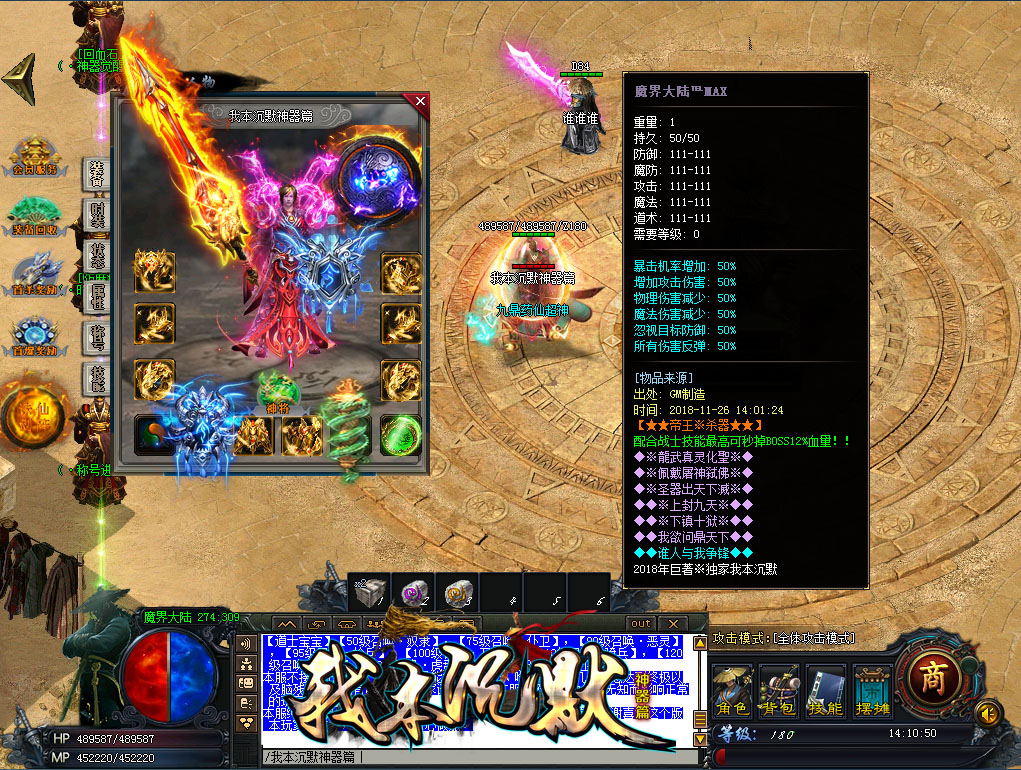
Task: Use the purple swirl stone in slot 2
Action: tap(412, 593)
